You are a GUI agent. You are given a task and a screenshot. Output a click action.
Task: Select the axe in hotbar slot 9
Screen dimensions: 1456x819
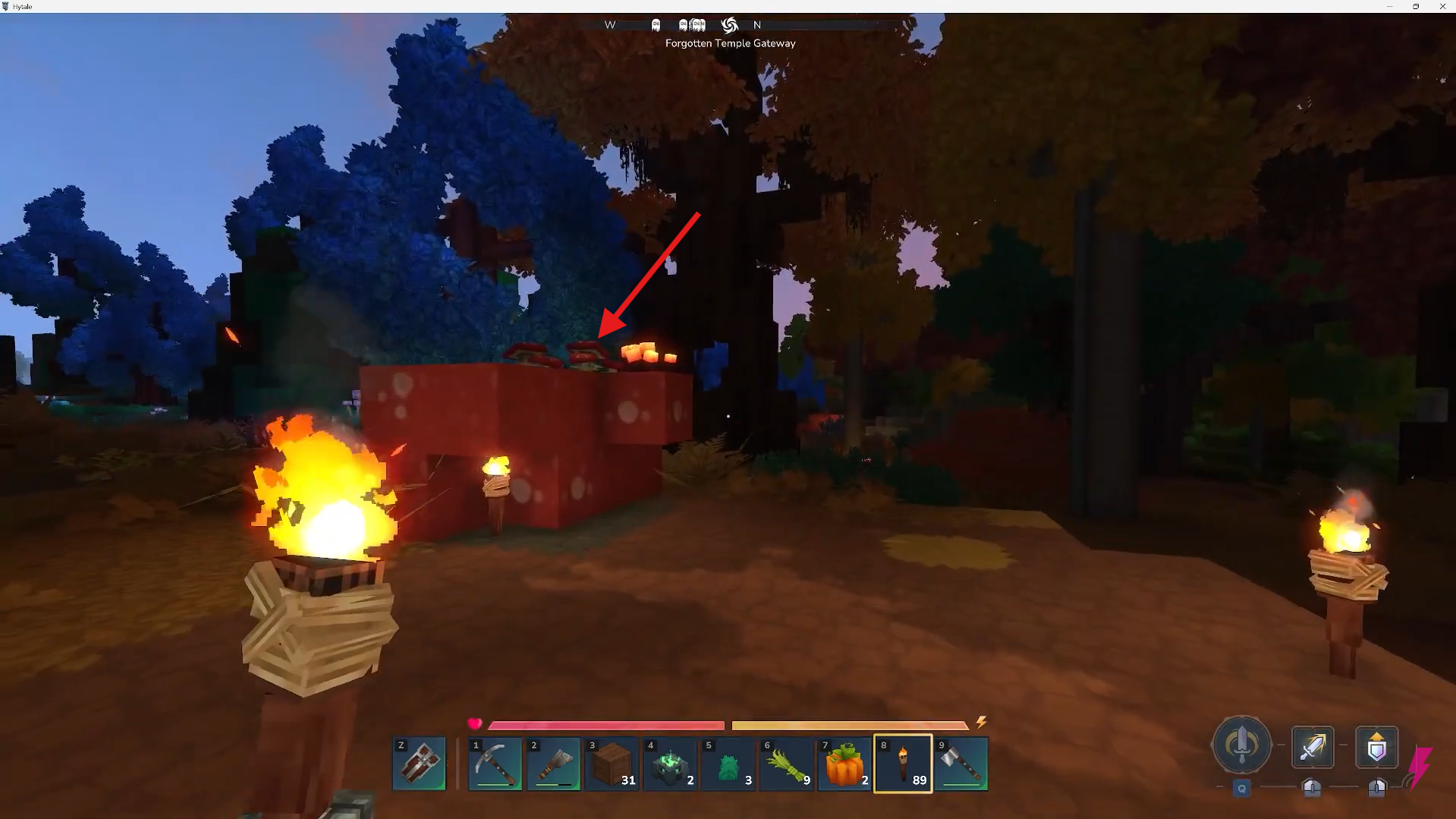(961, 764)
